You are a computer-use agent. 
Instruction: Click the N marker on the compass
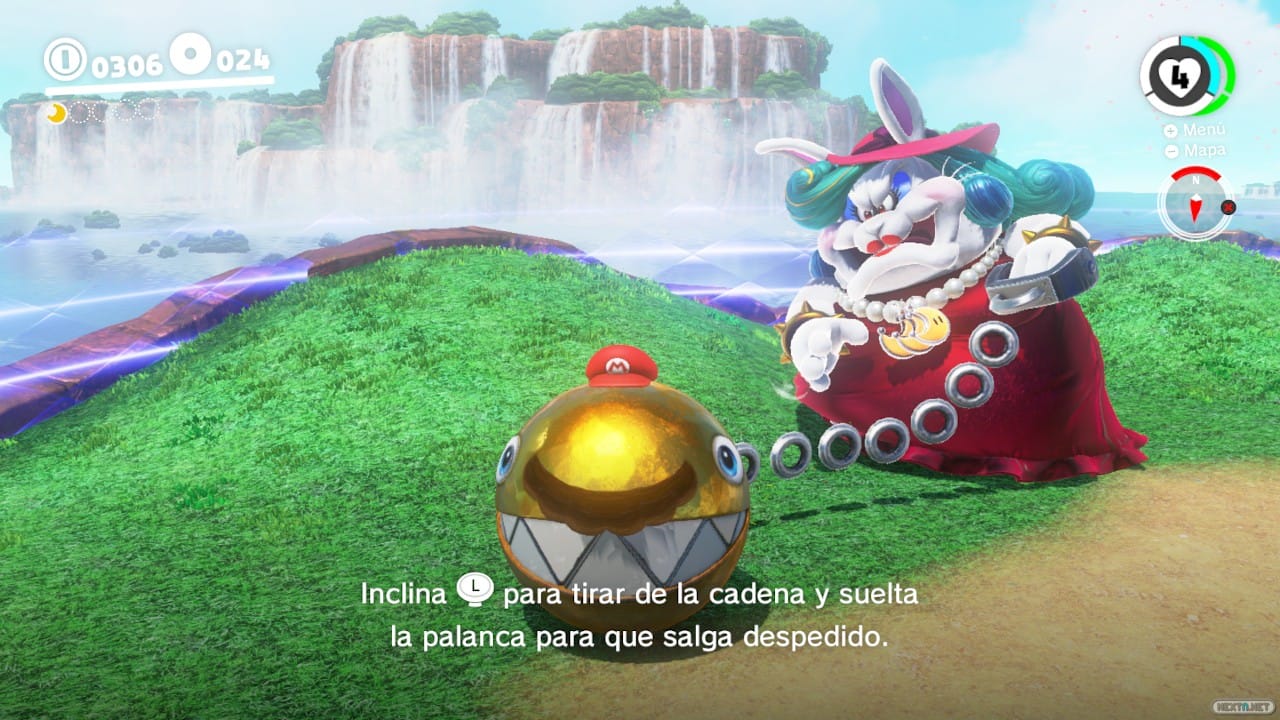[x=1196, y=181]
